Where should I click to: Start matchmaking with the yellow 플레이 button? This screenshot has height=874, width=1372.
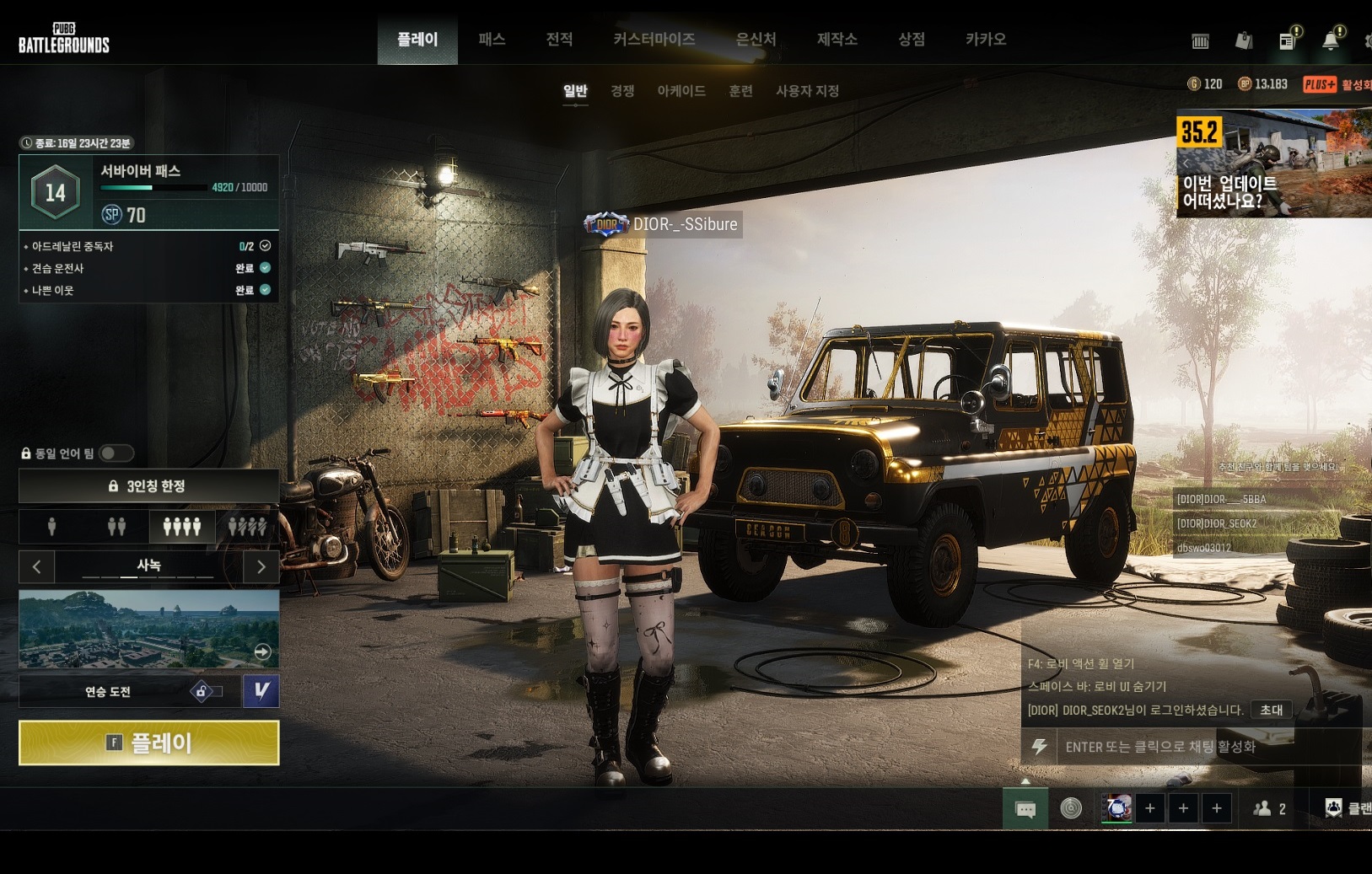tap(149, 743)
